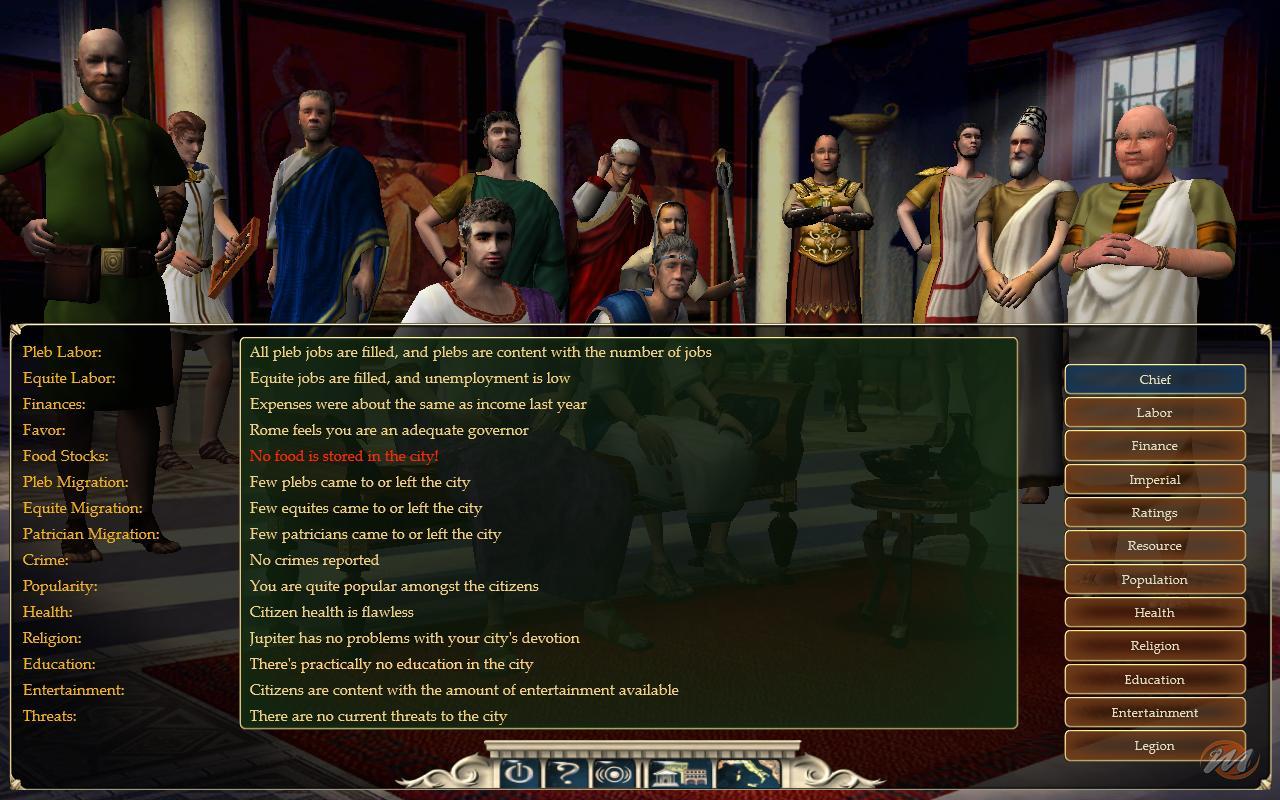Open the Legion advisor
The image size is (1280, 800).
(x=1154, y=745)
